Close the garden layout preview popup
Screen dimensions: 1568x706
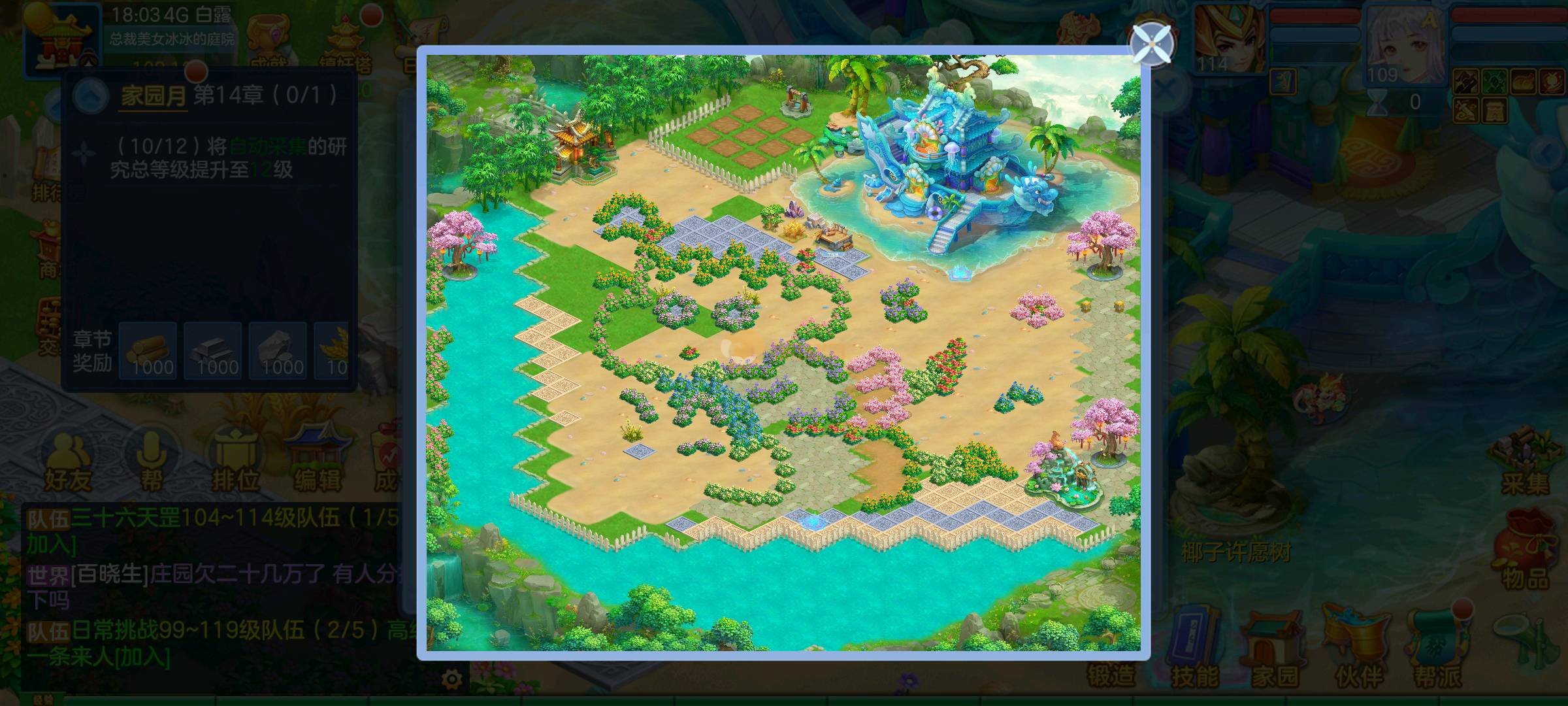[x=1153, y=44]
